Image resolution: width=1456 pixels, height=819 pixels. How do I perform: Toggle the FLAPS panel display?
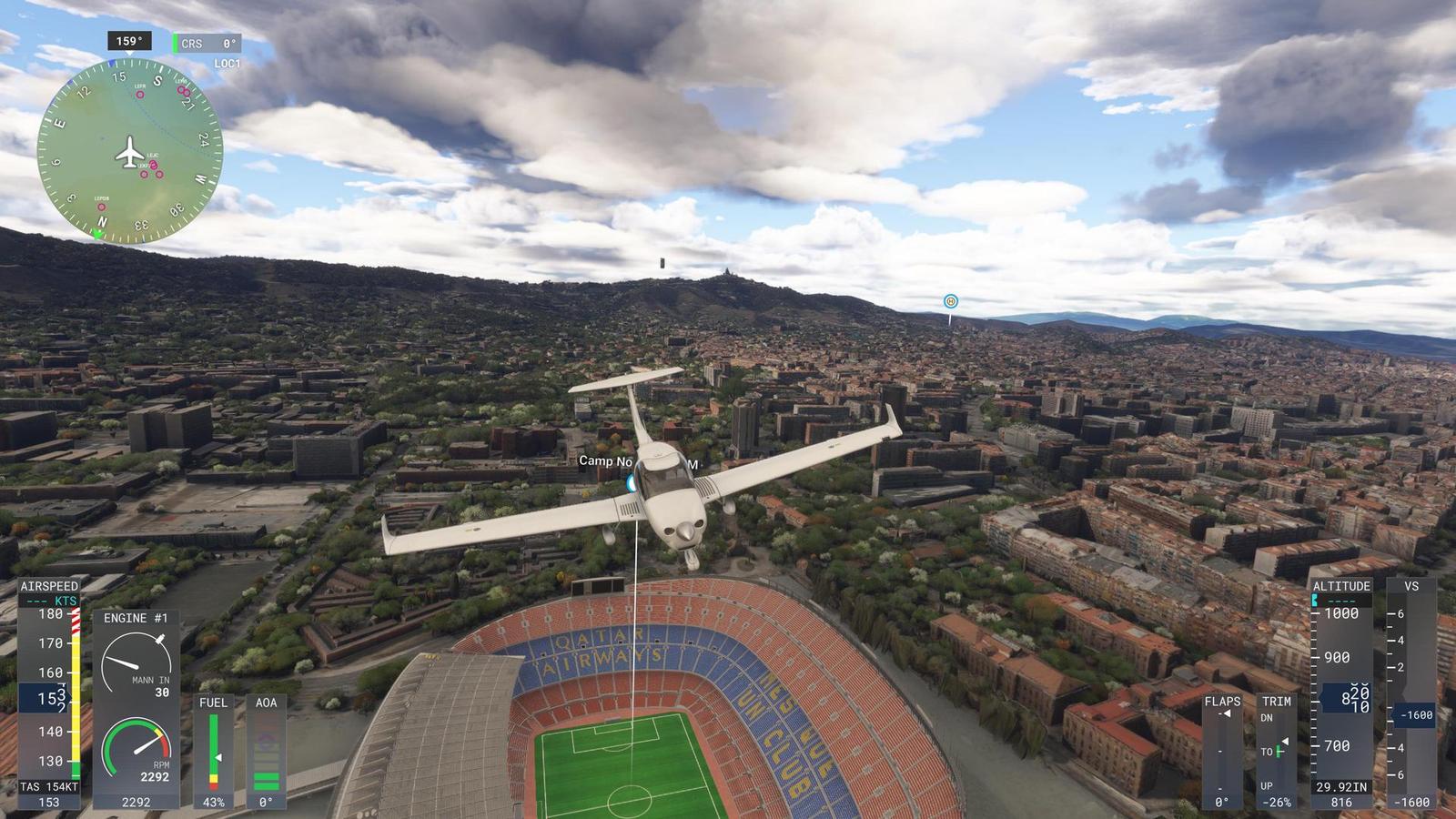(1224, 703)
